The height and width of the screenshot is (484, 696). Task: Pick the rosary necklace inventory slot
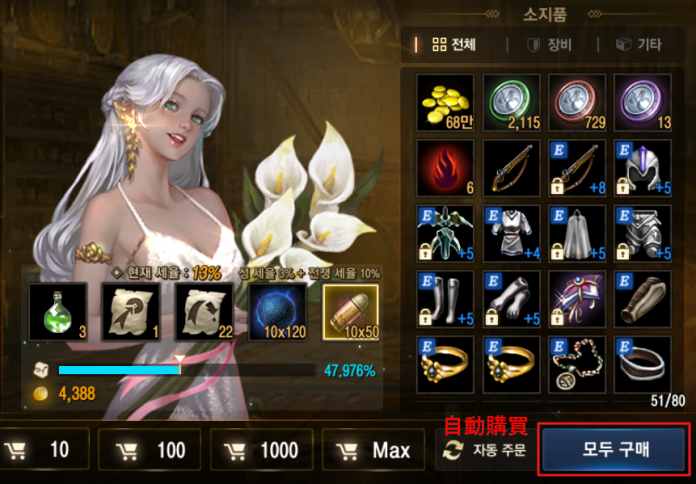(578, 364)
